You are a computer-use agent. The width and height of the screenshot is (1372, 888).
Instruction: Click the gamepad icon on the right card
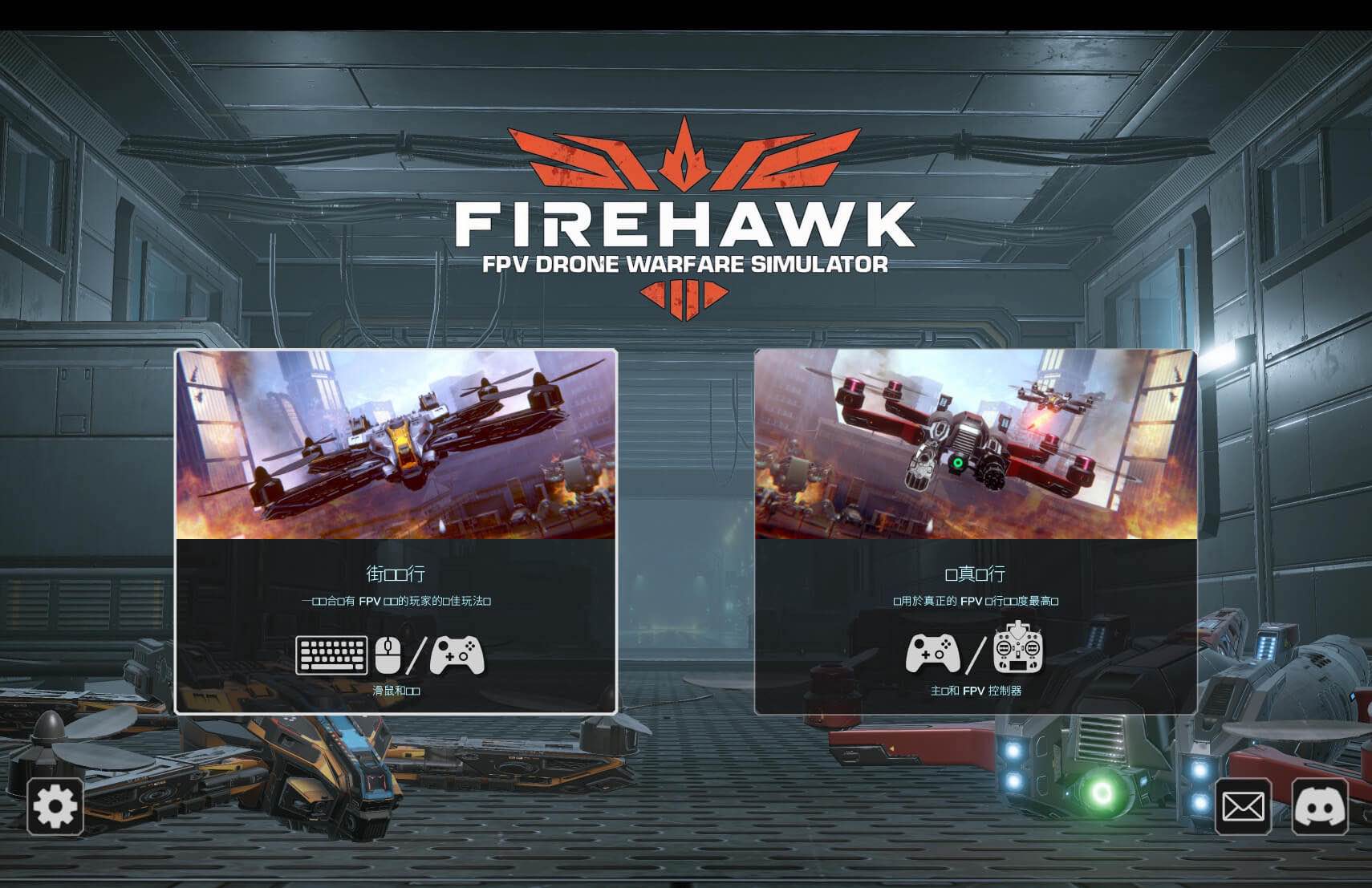[x=931, y=654]
